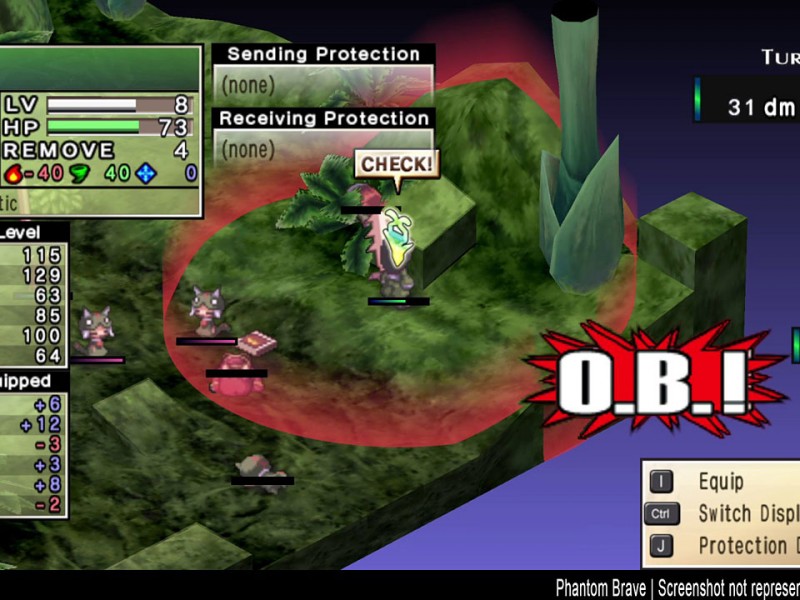Select the Receiving Protection (none) slot
Image resolution: width=800 pixels, height=600 pixels.
[x=323, y=148]
